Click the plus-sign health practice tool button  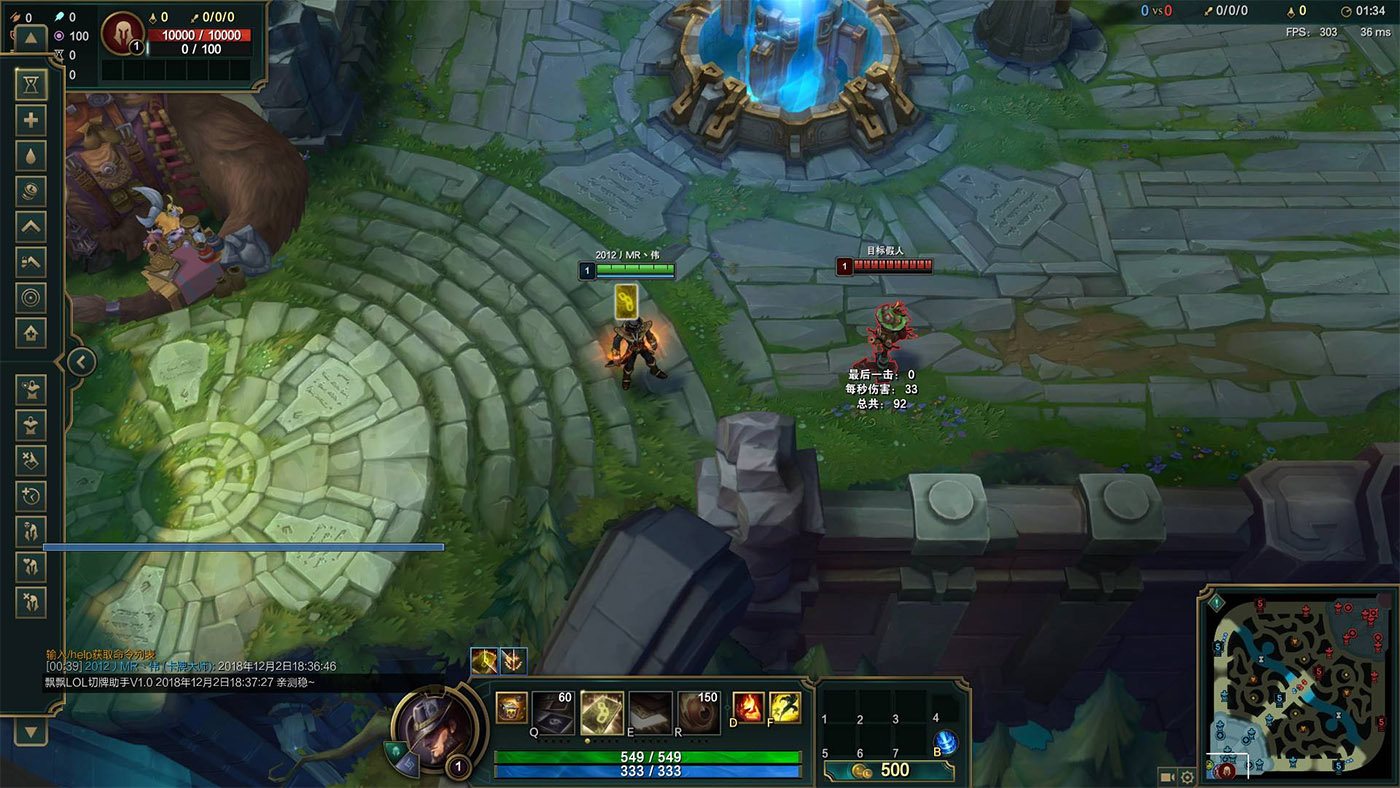pos(31,120)
